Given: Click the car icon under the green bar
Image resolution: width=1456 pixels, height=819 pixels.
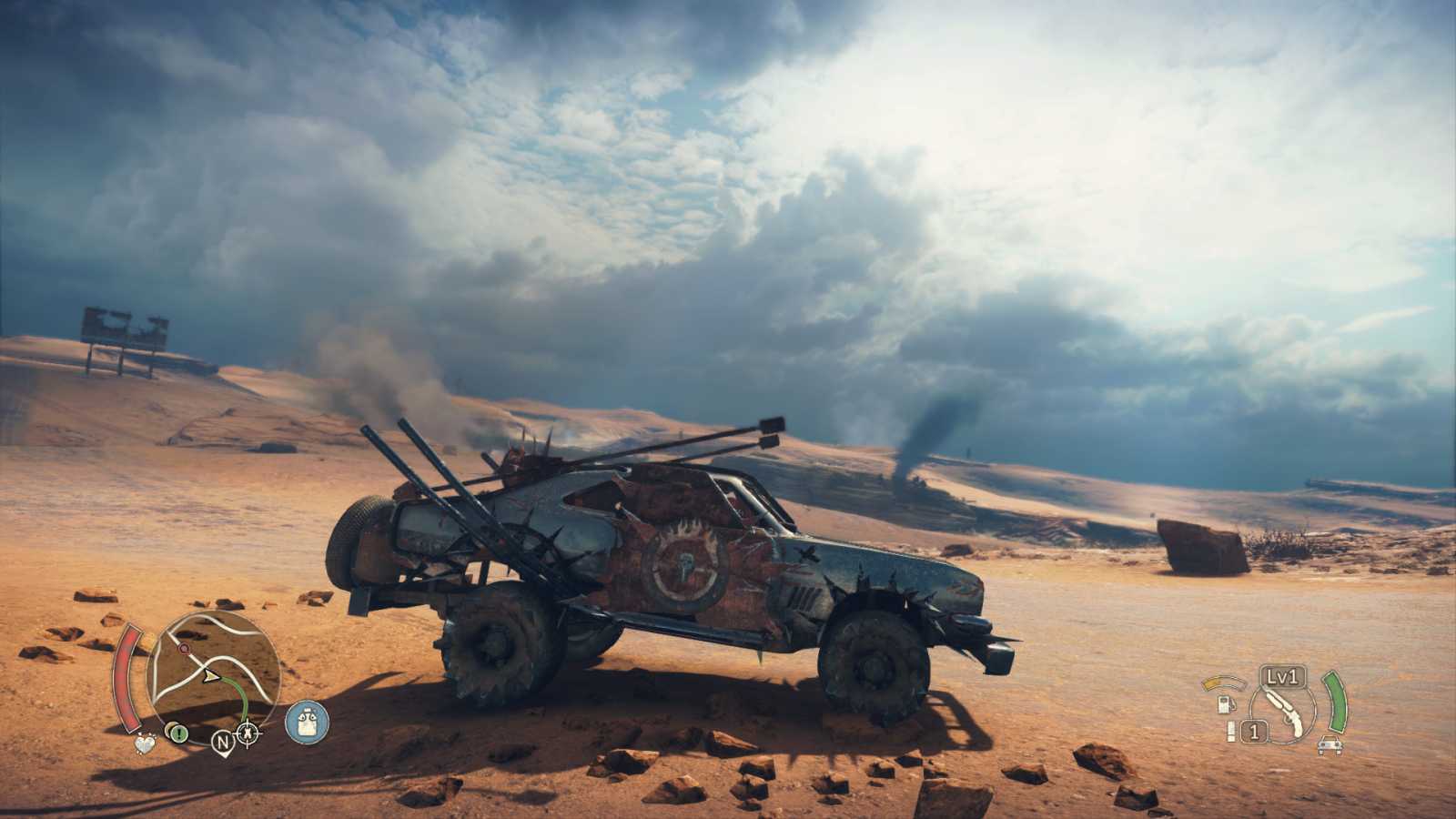Looking at the screenshot, I should coord(1330,746).
